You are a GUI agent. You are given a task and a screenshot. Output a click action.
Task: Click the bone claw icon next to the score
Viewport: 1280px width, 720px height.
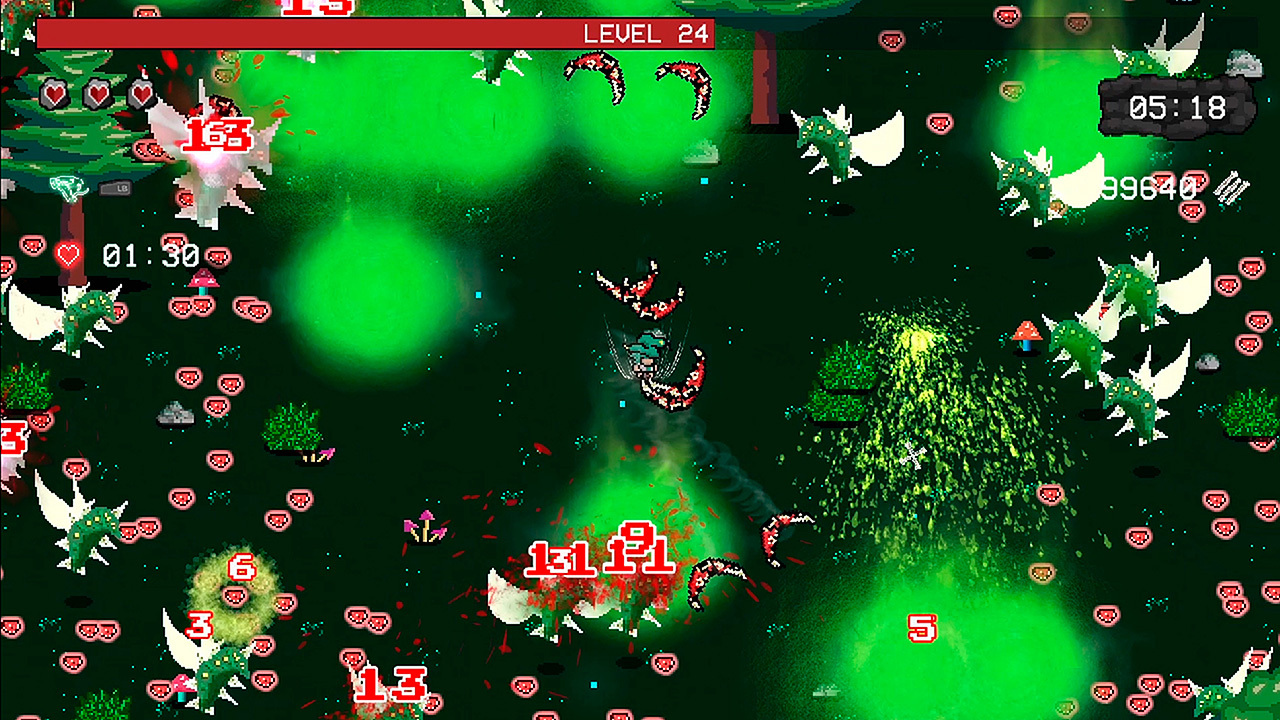(1231, 189)
